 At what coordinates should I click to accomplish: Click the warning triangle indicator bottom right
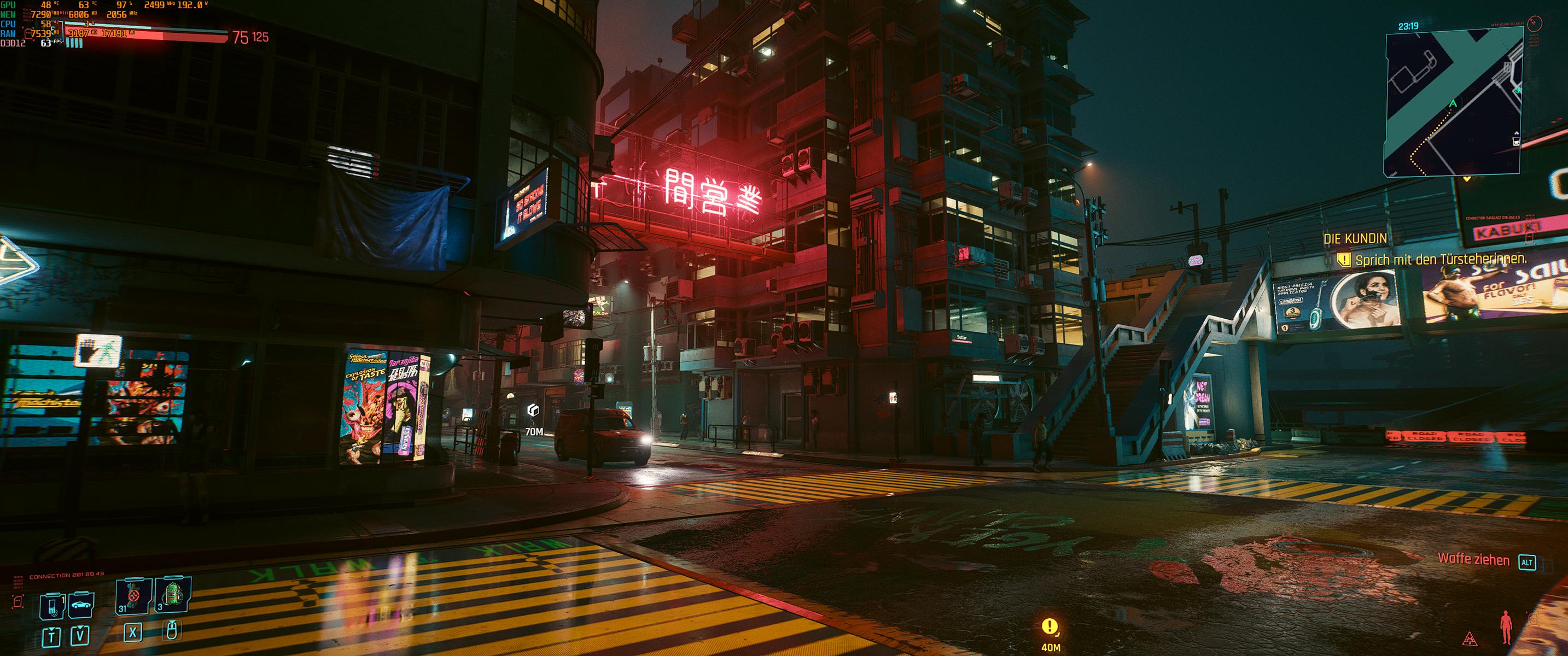pos(1470,639)
